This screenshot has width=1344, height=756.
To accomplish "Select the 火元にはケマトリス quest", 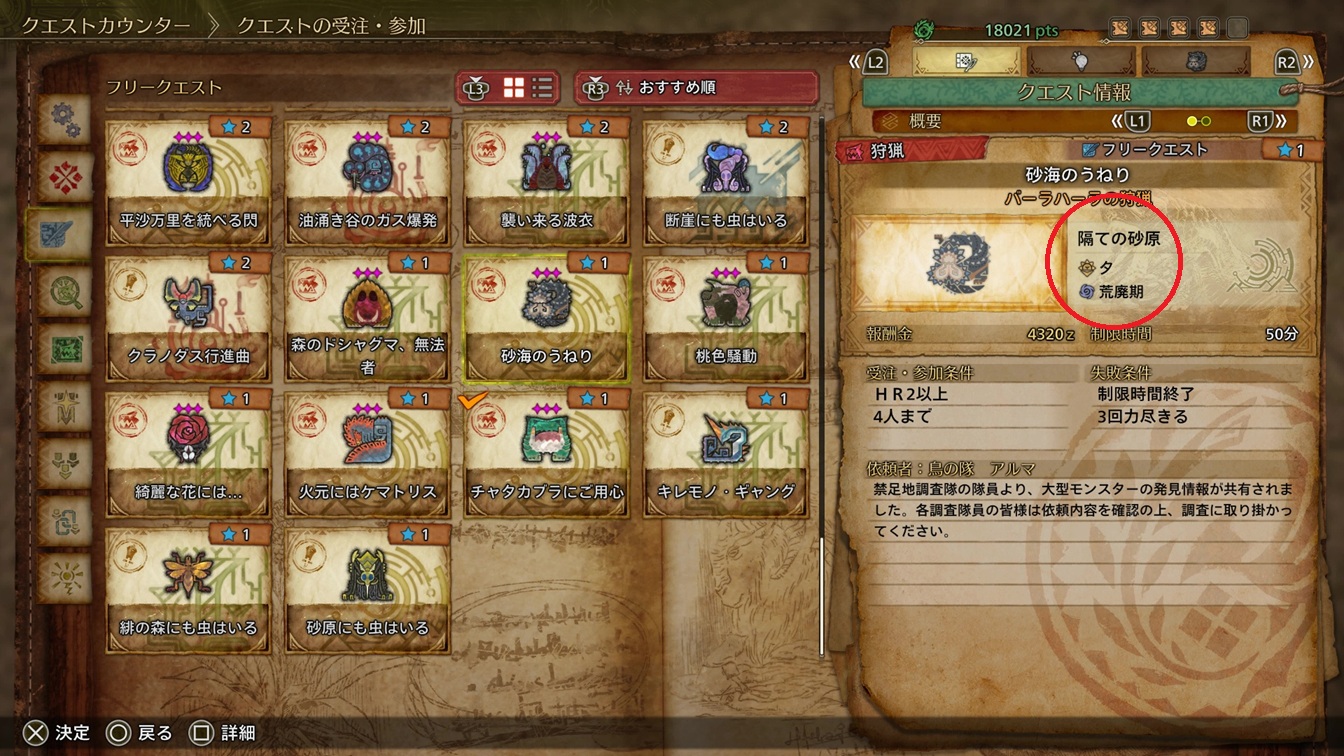I will (x=366, y=452).
